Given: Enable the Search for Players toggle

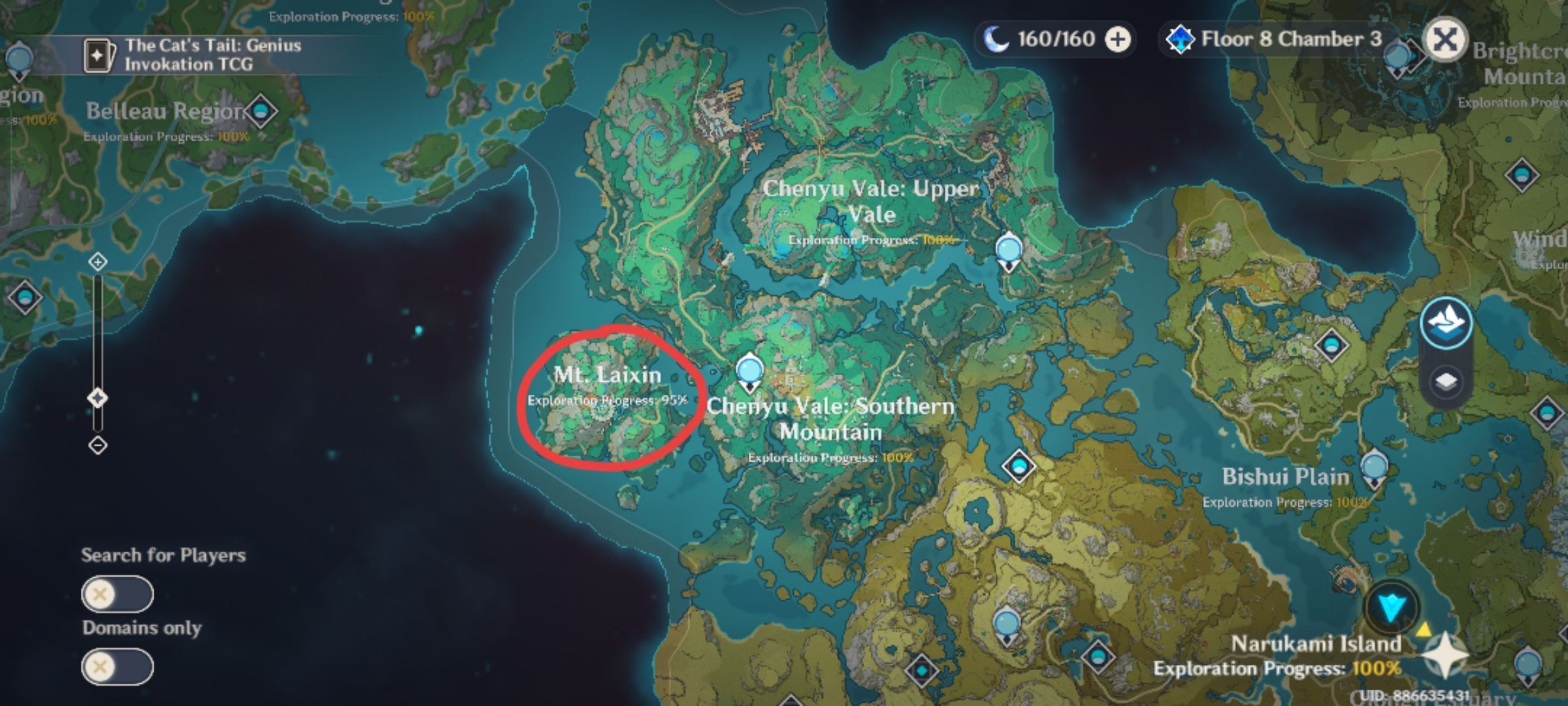Looking at the screenshot, I should pyautogui.click(x=116, y=595).
